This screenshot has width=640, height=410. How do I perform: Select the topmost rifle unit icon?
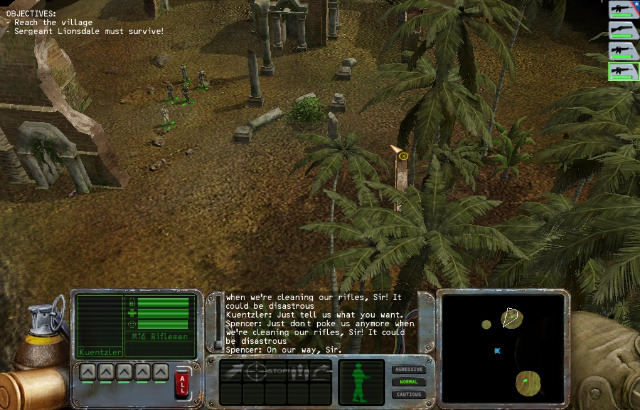coord(622,10)
